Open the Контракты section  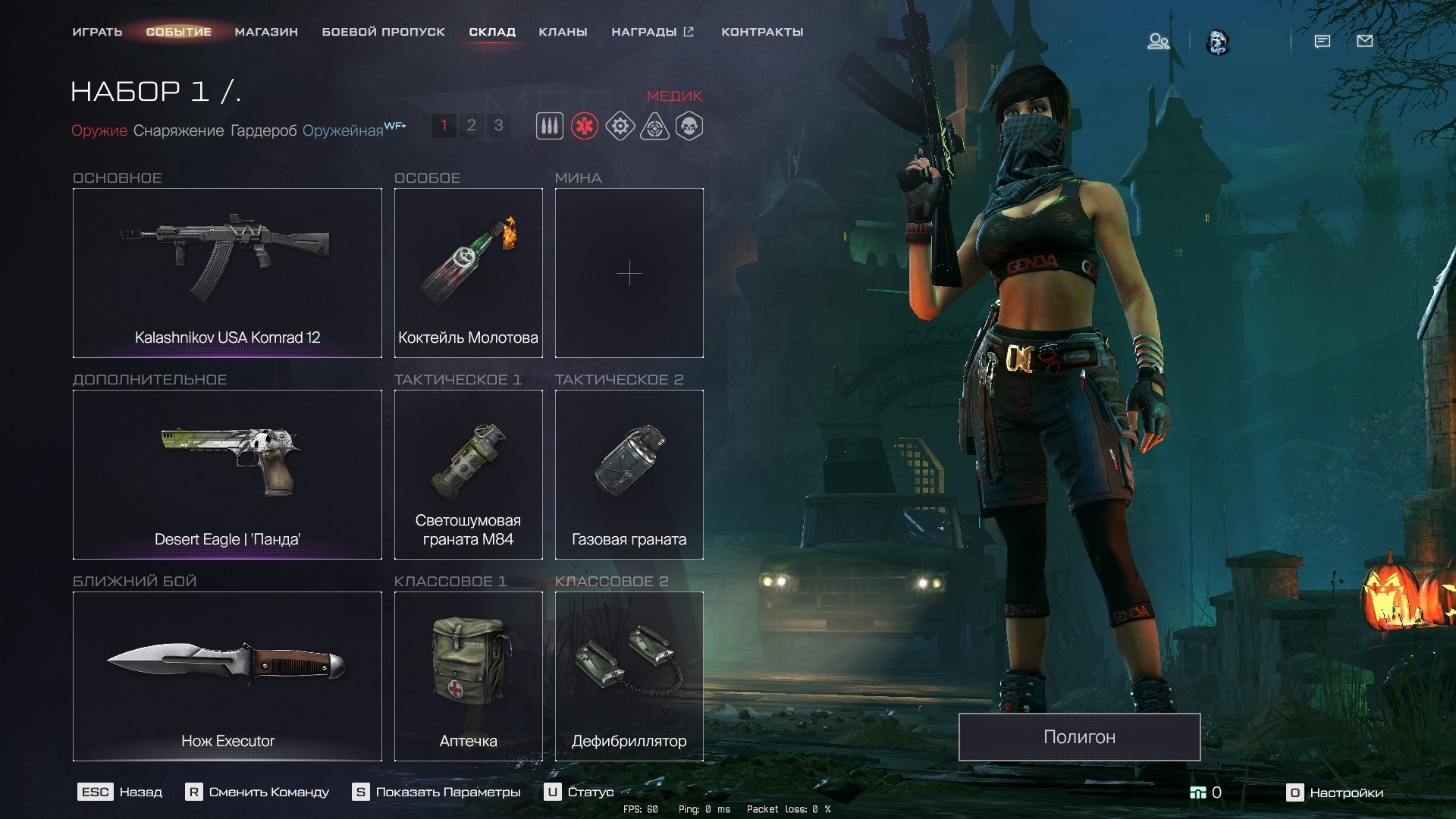point(762,32)
